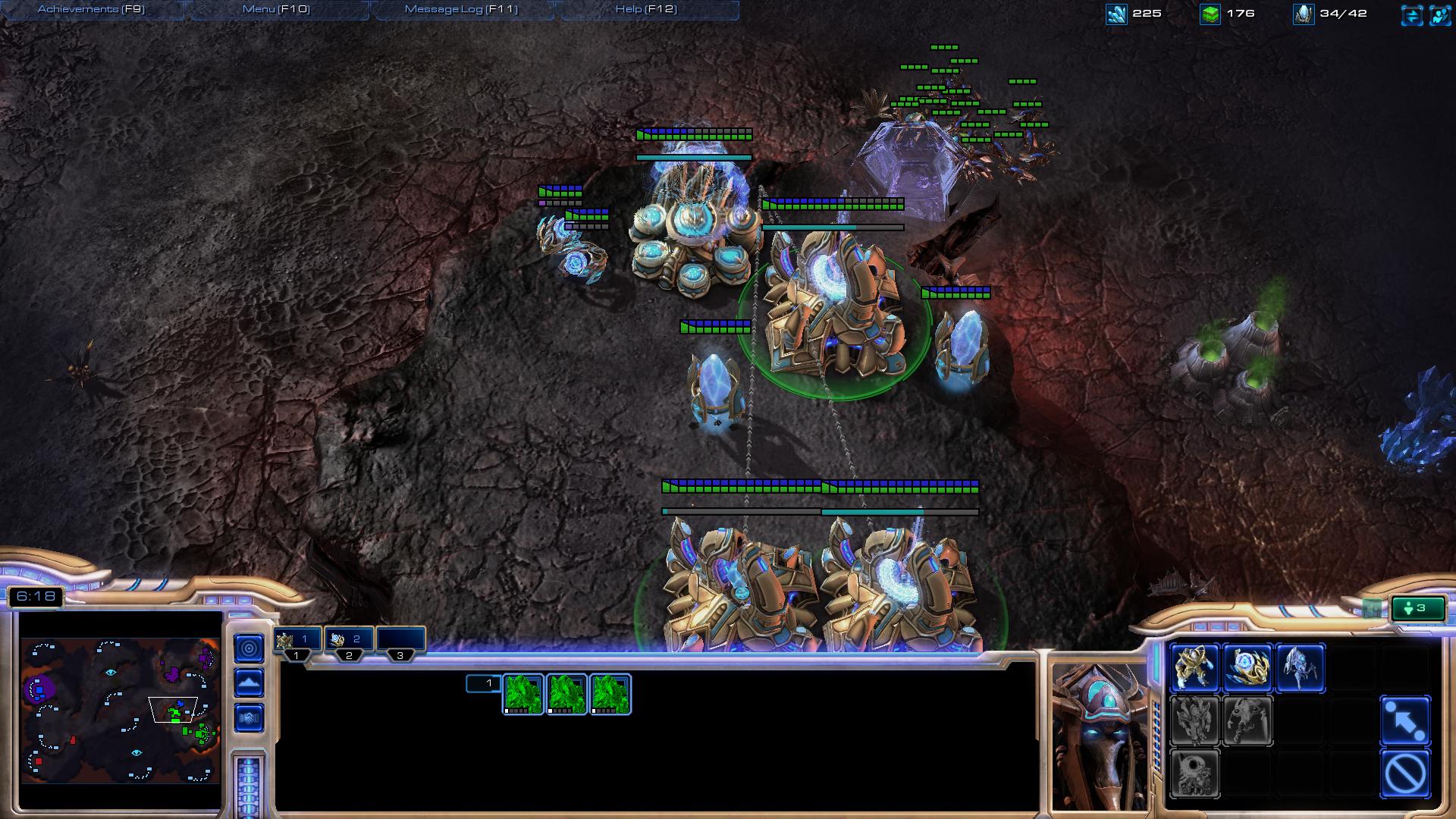
Task: Select idle workers button
Action: [x=1417, y=608]
